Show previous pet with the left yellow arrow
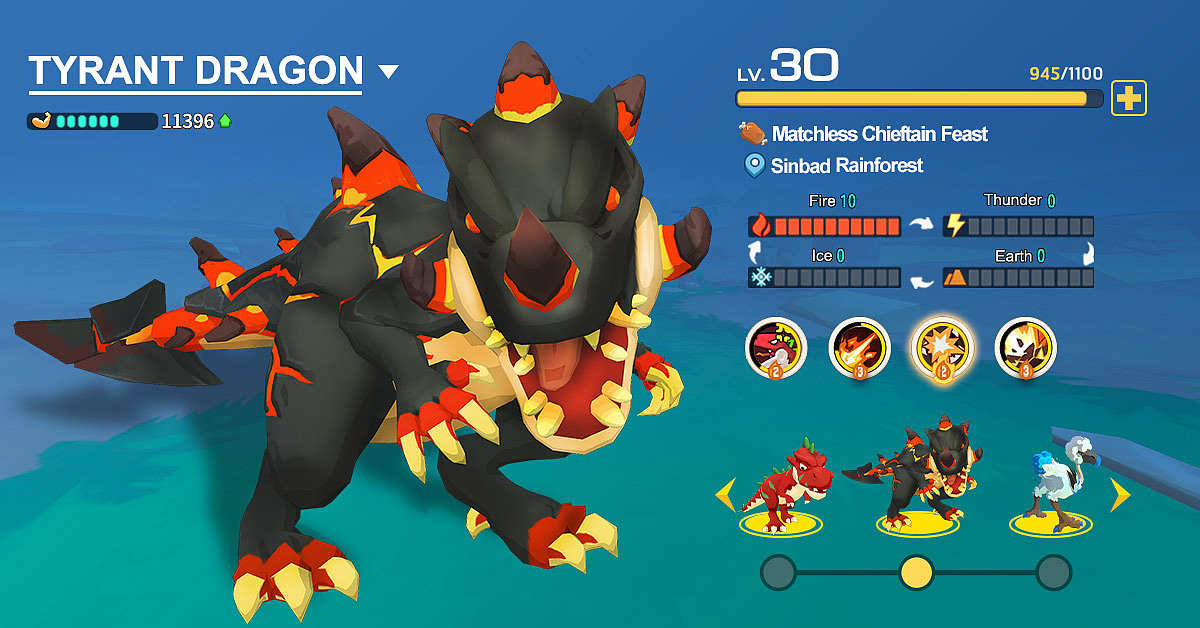 (x=725, y=493)
